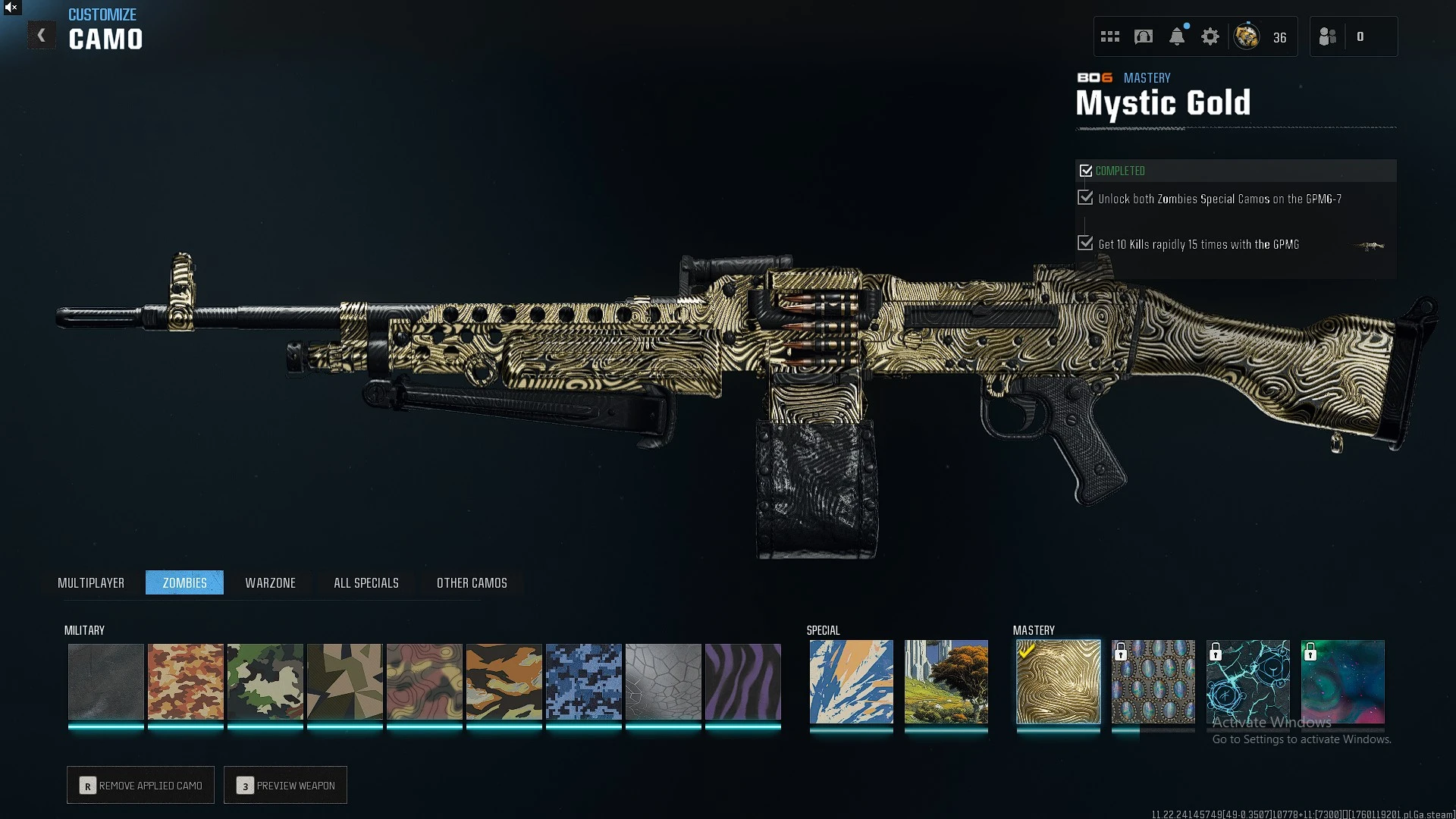The height and width of the screenshot is (819, 1456).
Task: Select the blue and orange special camo
Action: (x=851, y=681)
